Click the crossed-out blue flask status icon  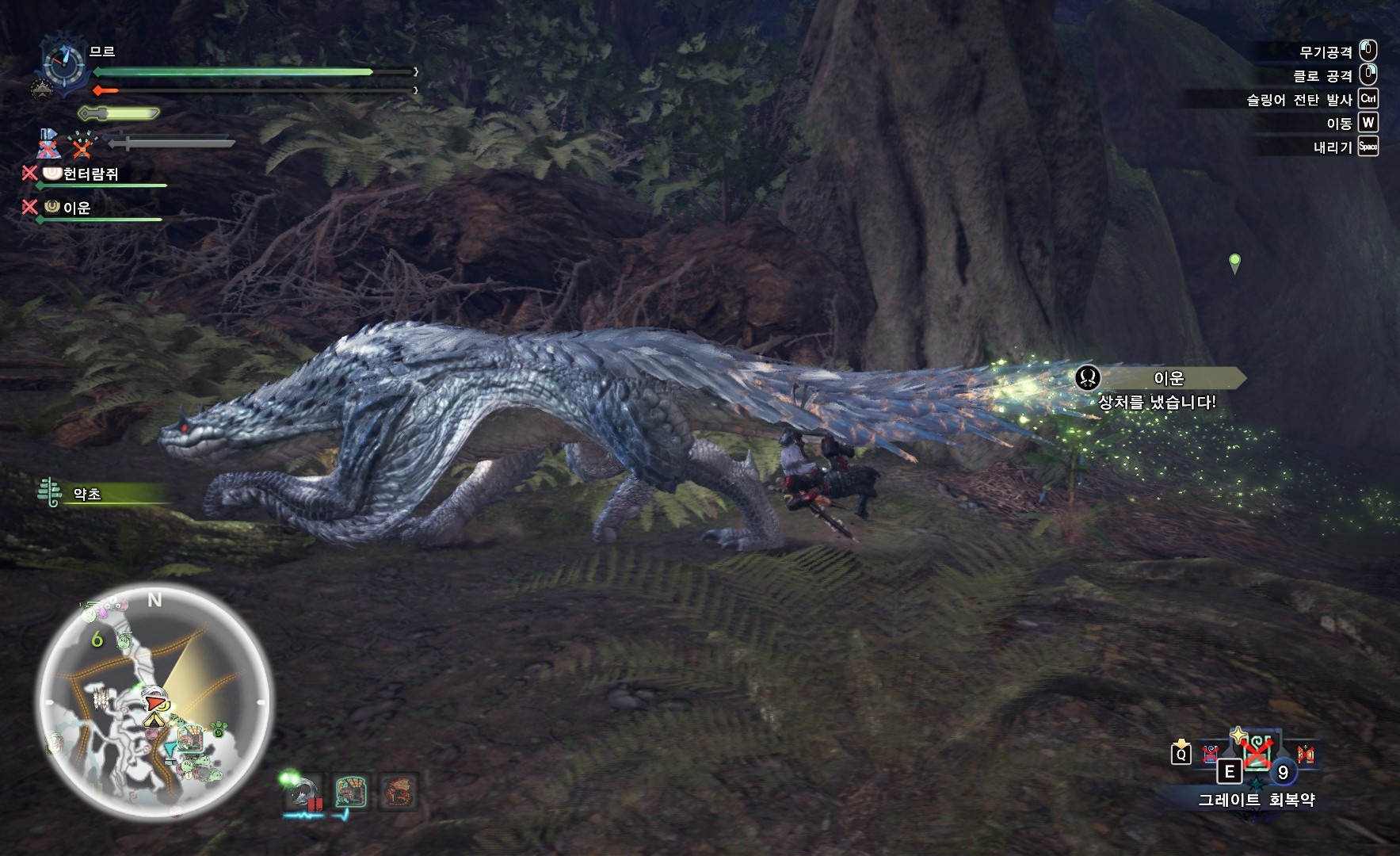point(49,143)
